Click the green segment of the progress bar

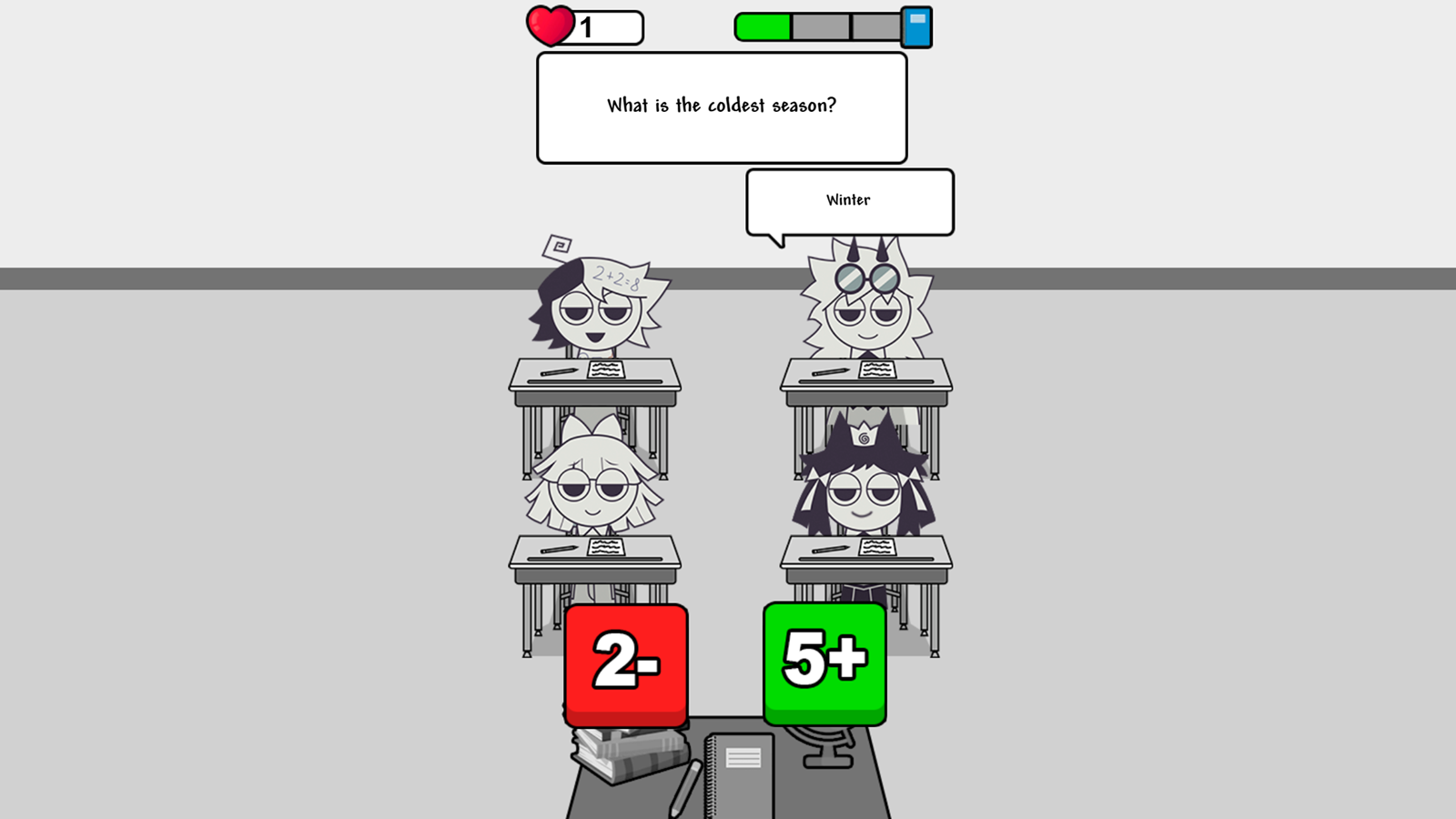point(764,25)
